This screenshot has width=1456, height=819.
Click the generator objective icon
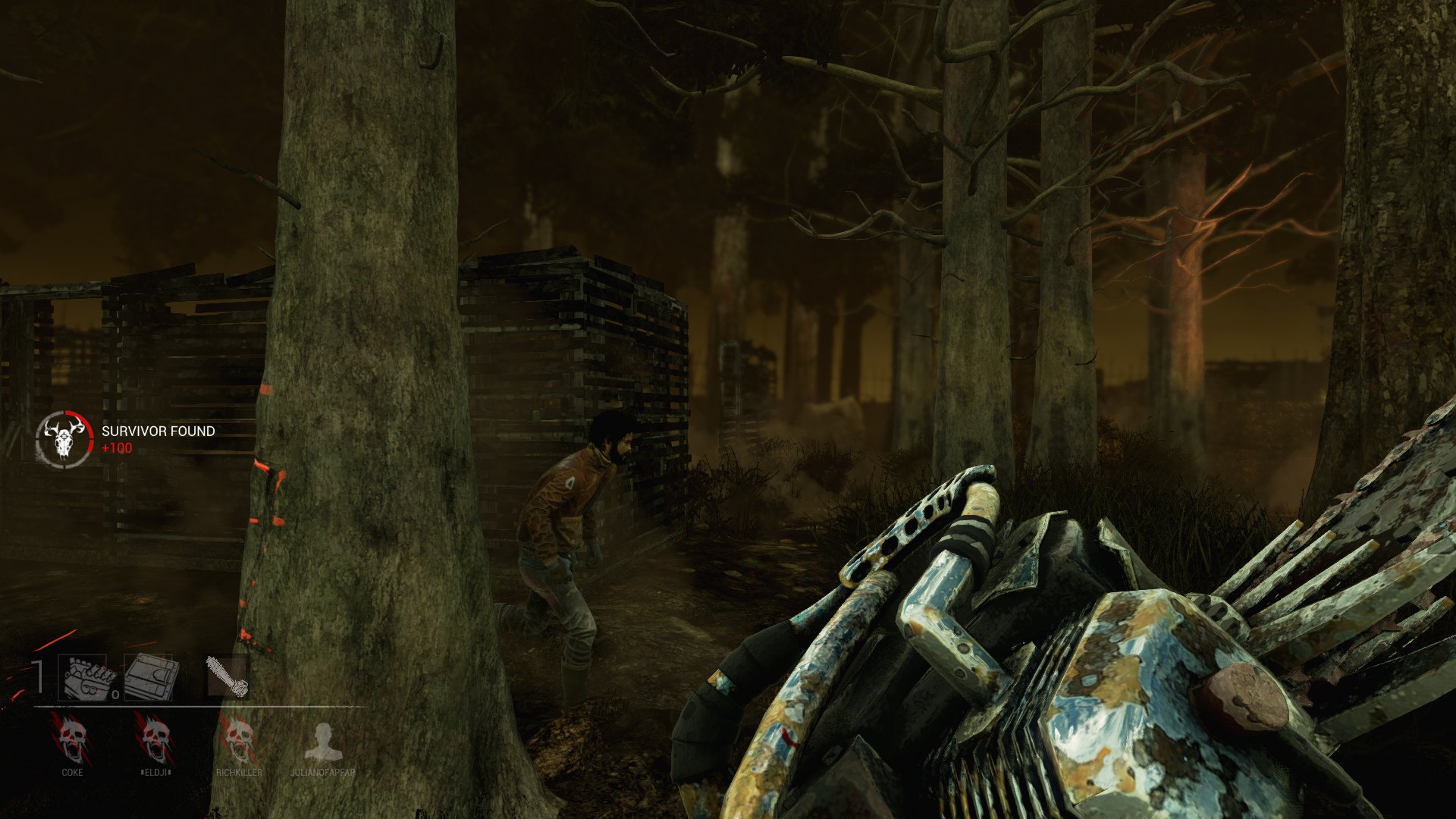tap(87, 678)
